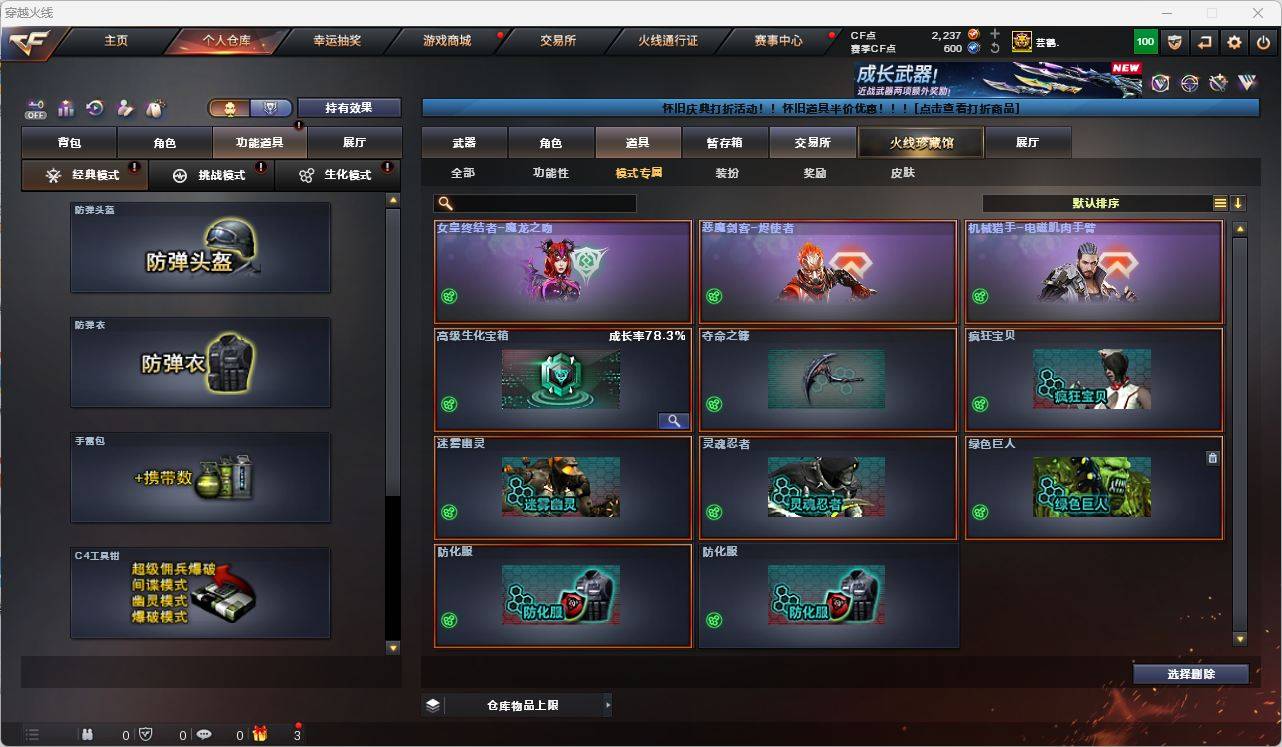Viewport: 1282px width, 747px height.
Task: Open the gift icon with badge 3
Action: (260, 734)
